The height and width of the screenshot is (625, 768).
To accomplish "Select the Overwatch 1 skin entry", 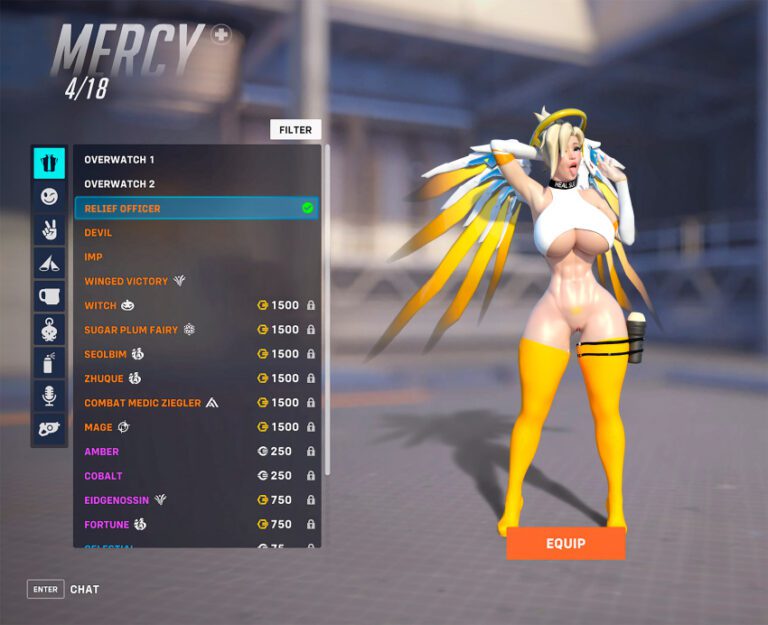I will point(197,160).
